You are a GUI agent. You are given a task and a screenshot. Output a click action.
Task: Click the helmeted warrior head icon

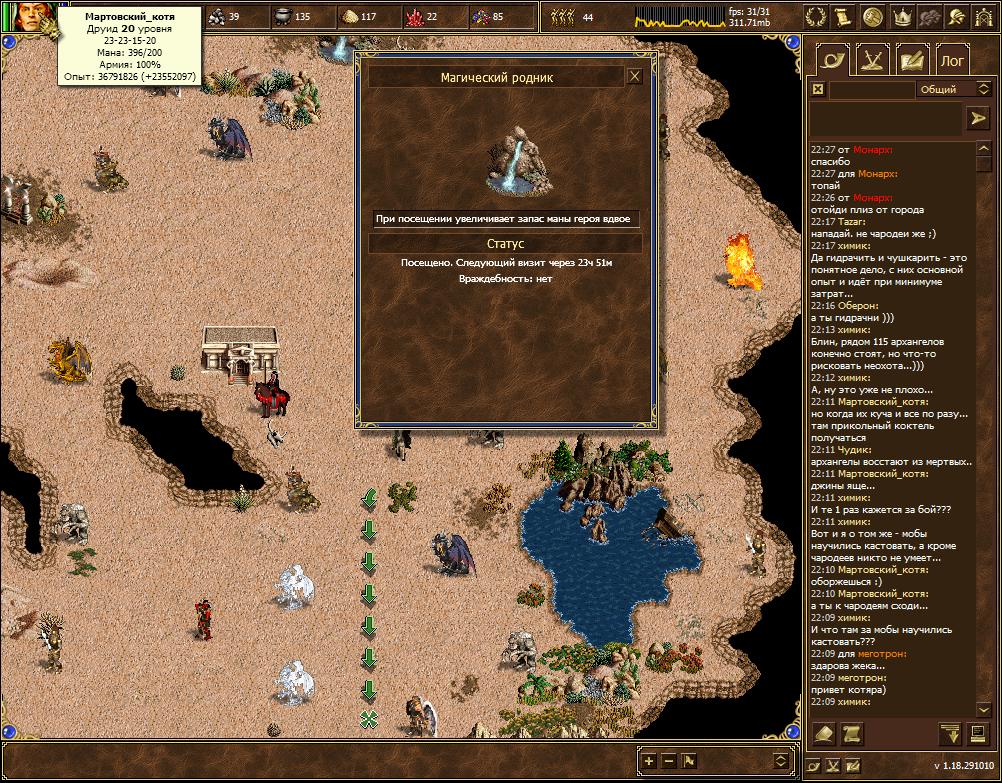(x=958, y=17)
